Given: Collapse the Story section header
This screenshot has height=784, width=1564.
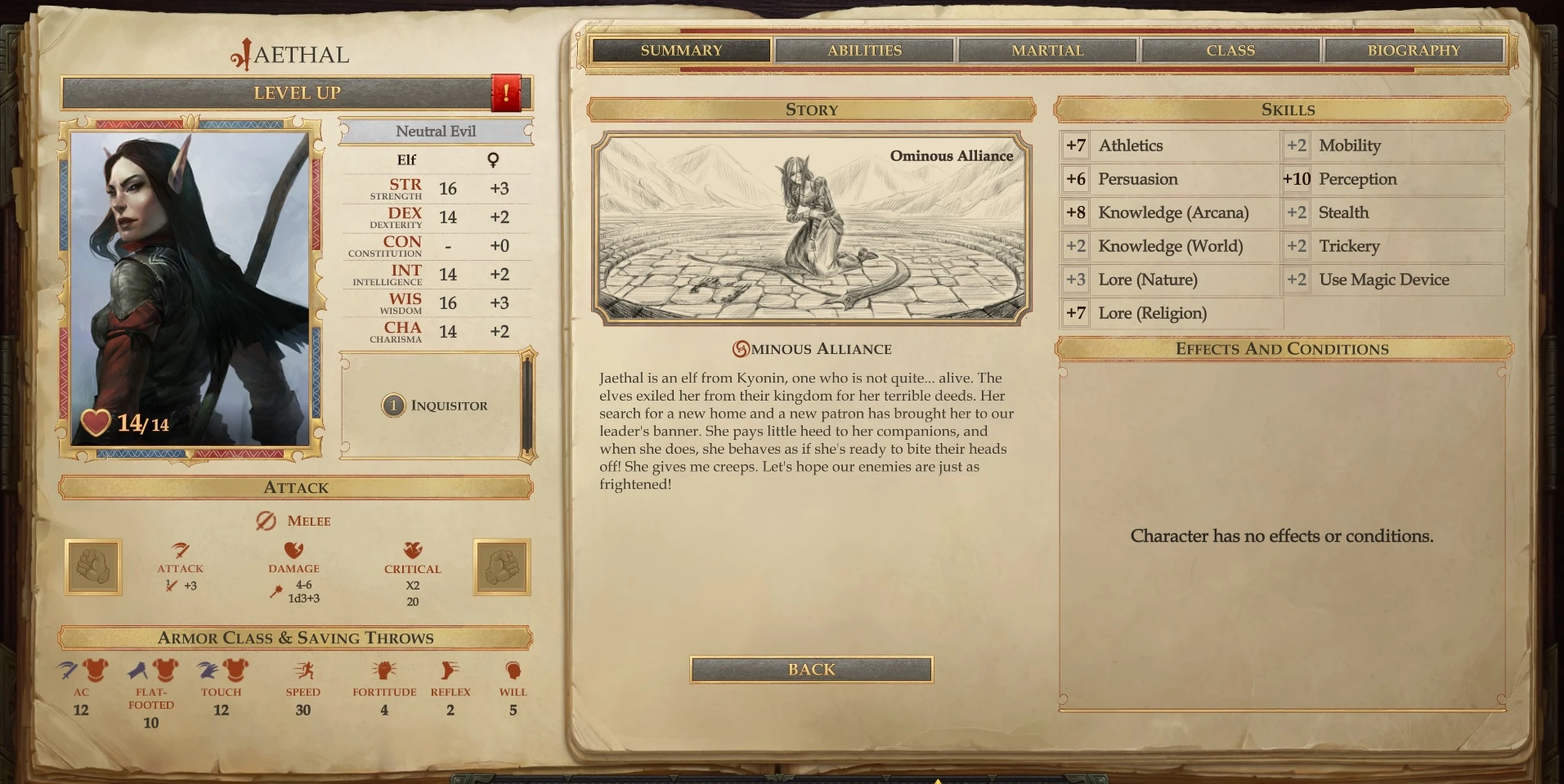Looking at the screenshot, I should 810,110.
